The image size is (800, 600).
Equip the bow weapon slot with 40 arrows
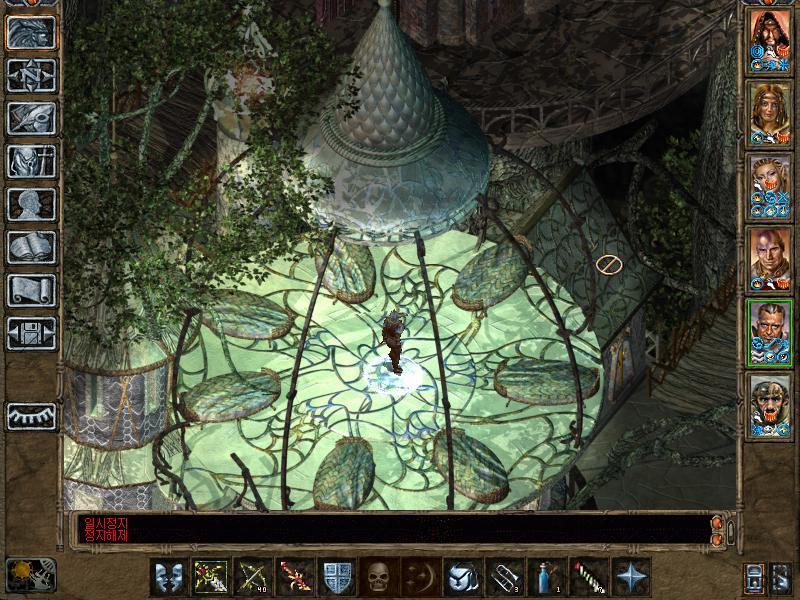coord(252,578)
